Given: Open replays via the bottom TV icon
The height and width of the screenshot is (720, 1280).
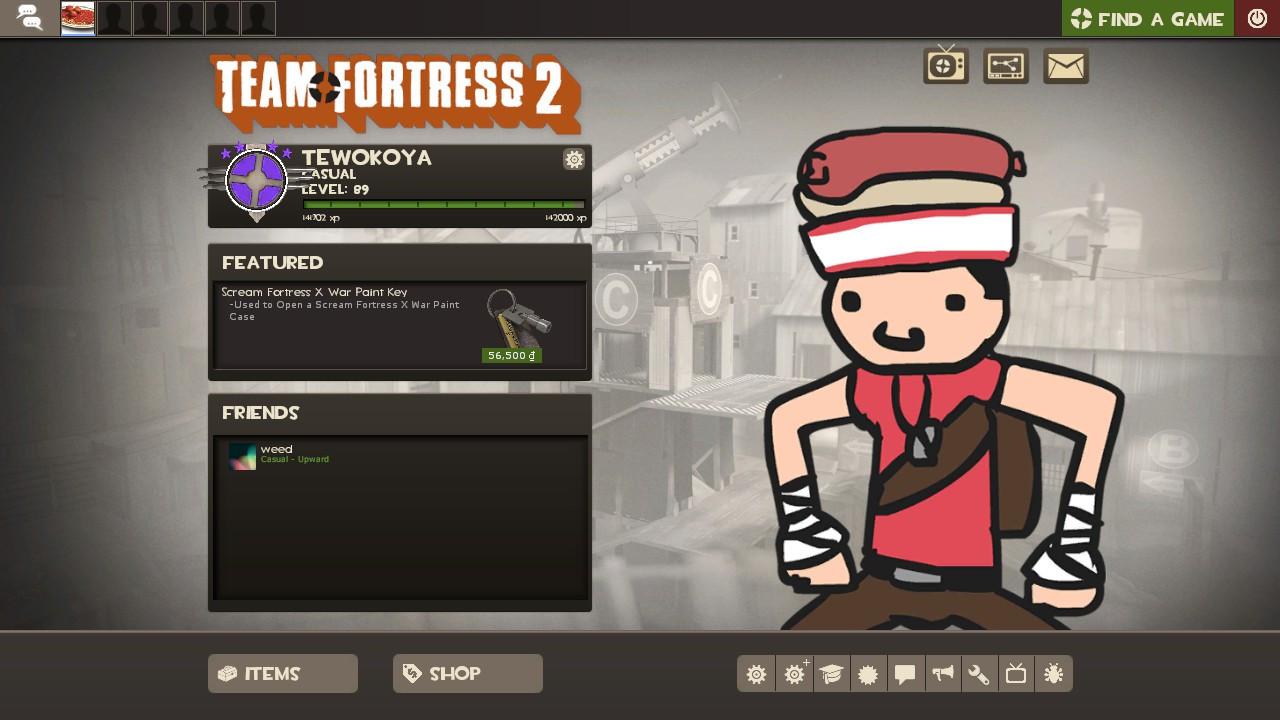Looking at the screenshot, I should 1016,673.
